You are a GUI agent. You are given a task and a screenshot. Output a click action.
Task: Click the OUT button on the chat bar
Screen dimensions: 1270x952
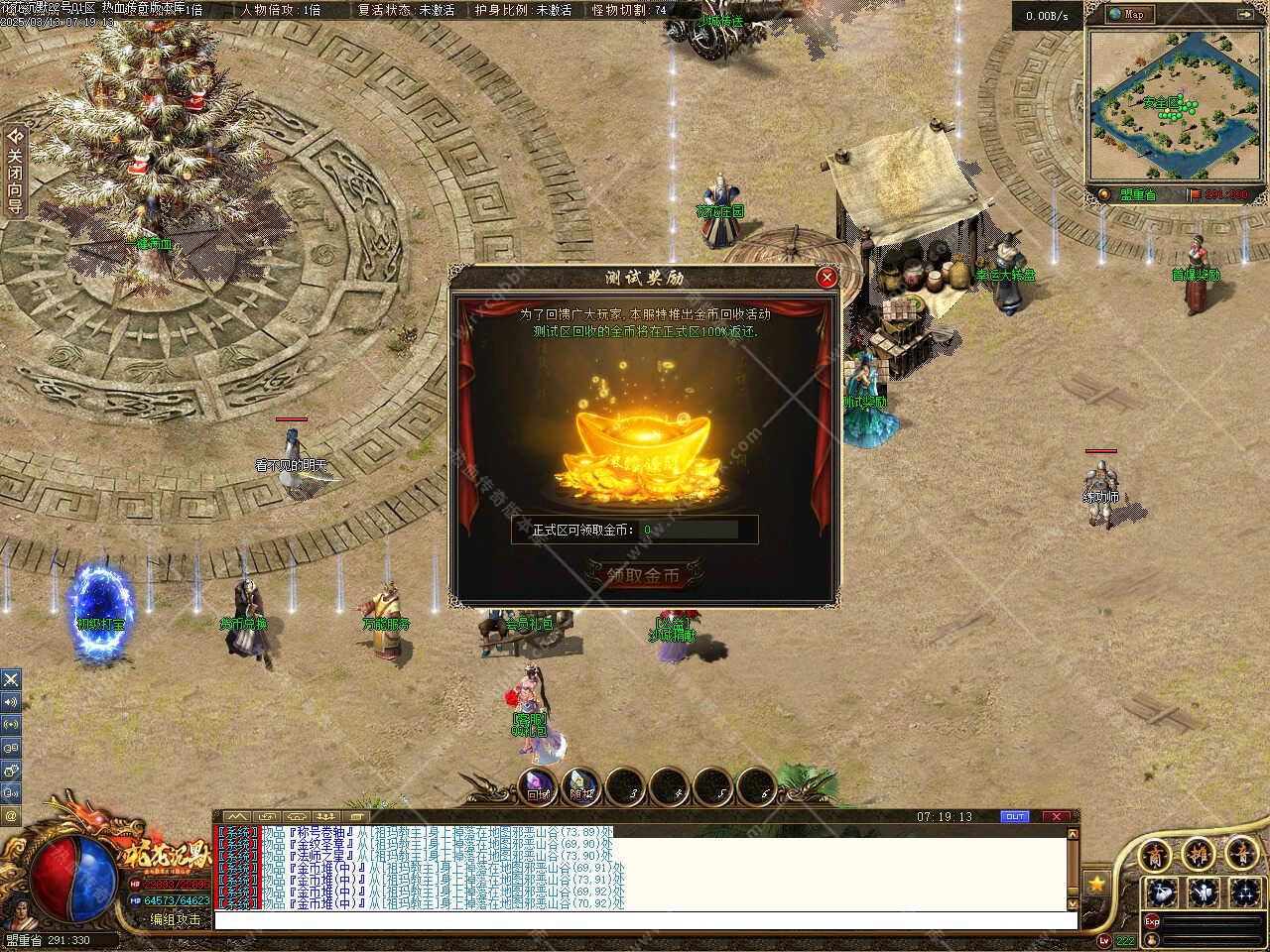point(1014,817)
